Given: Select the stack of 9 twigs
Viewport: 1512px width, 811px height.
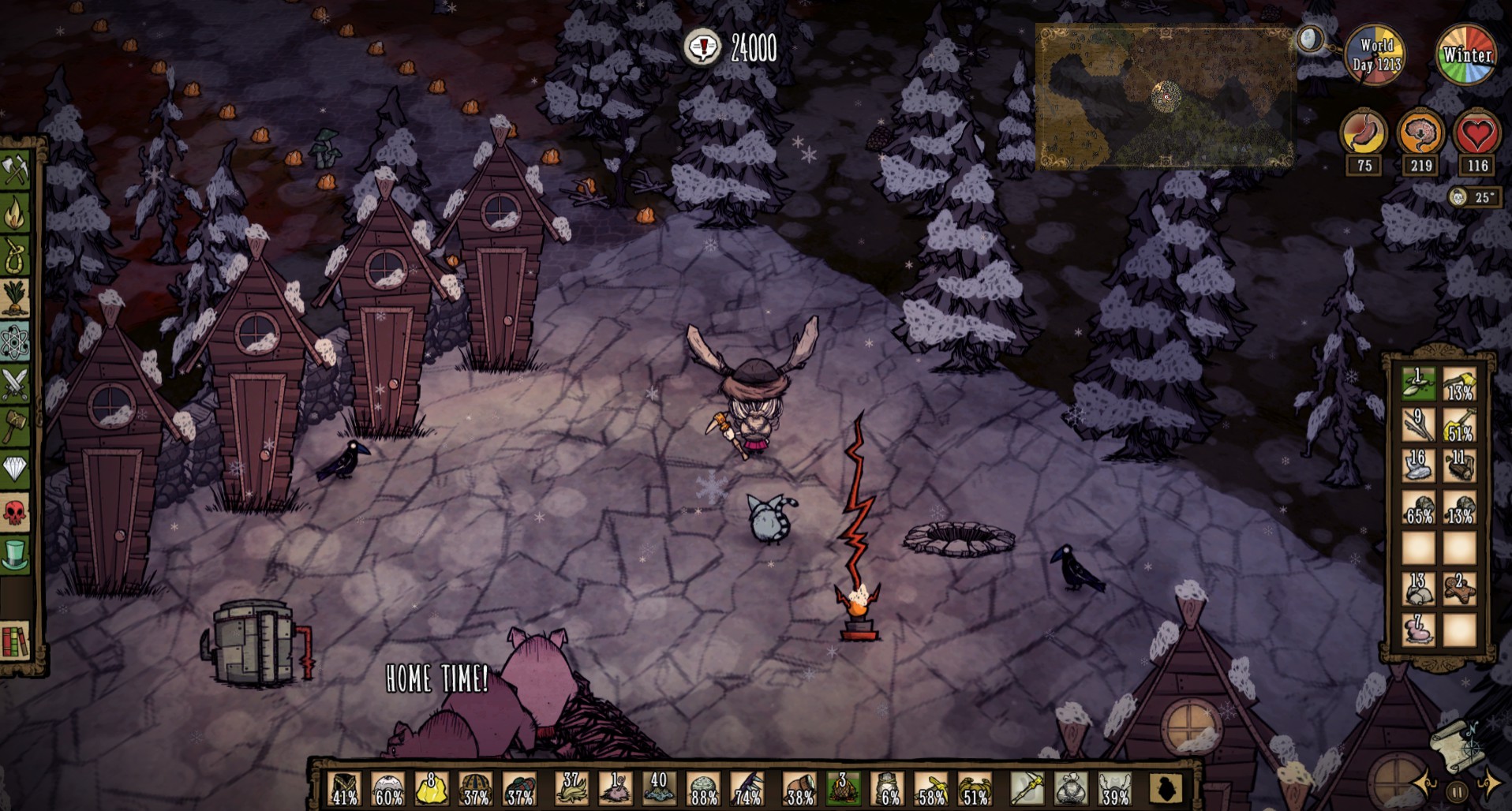Looking at the screenshot, I should pos(1418,424).
